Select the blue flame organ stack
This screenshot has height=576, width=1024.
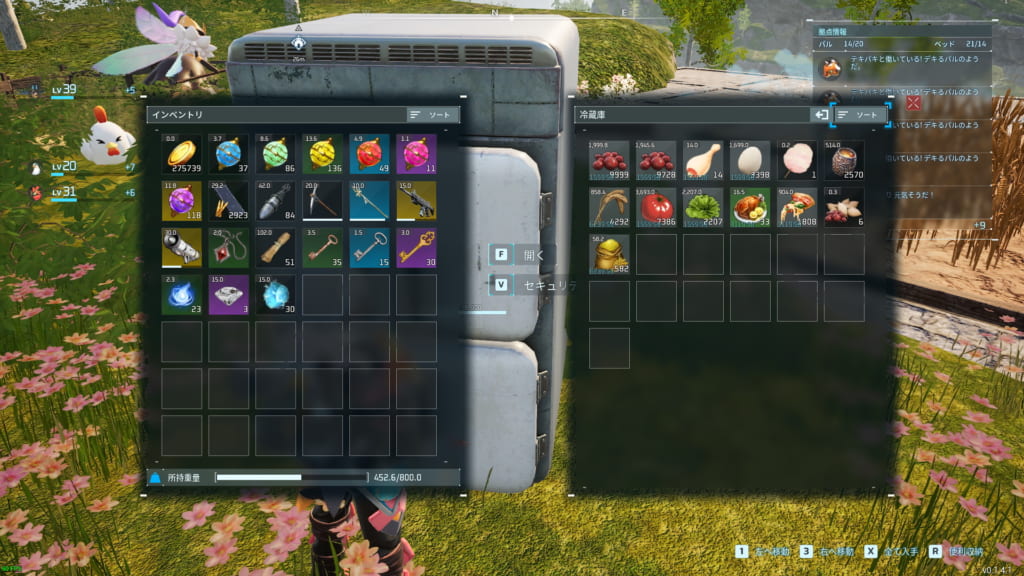pos(181,295)
